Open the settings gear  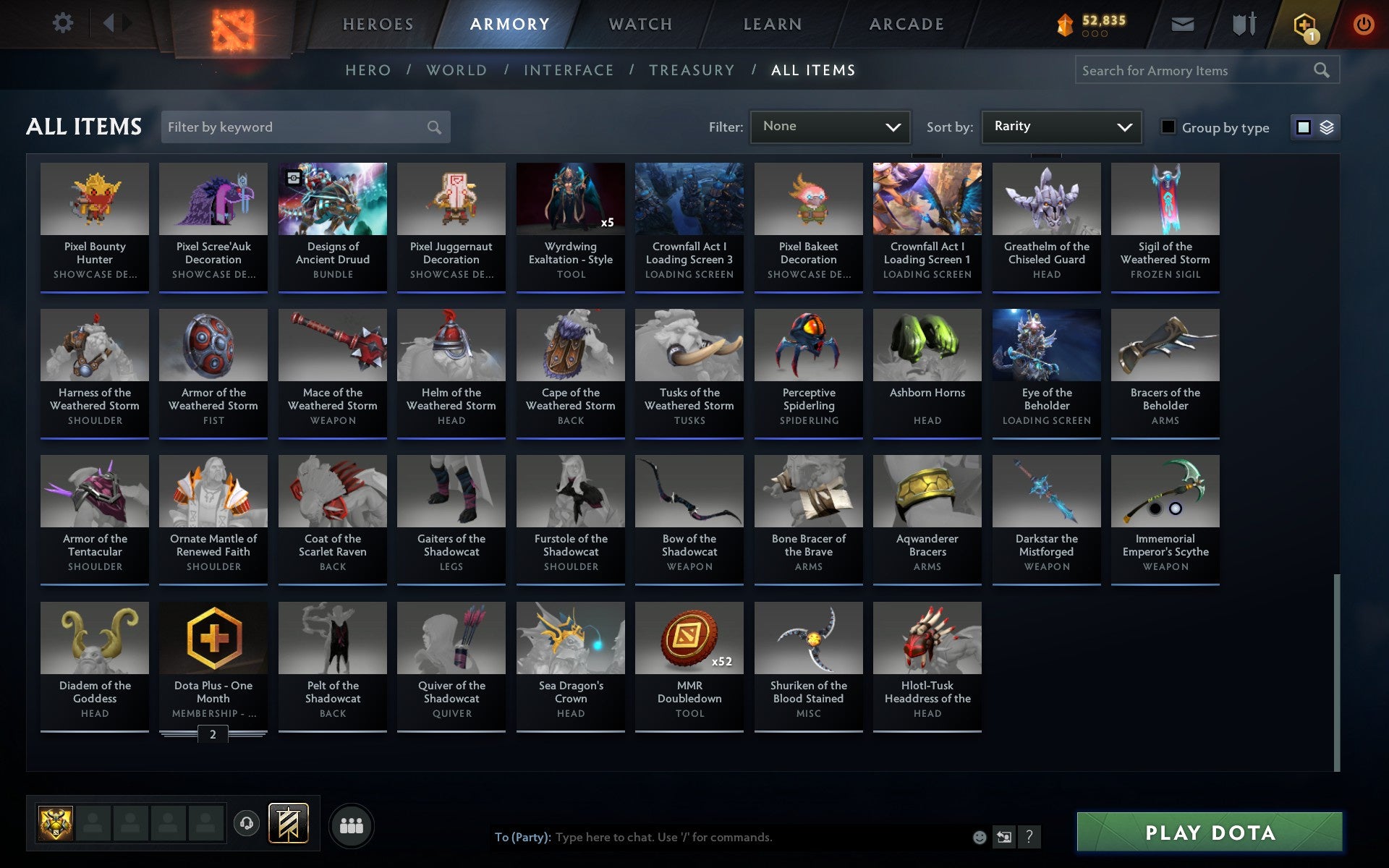64,23
